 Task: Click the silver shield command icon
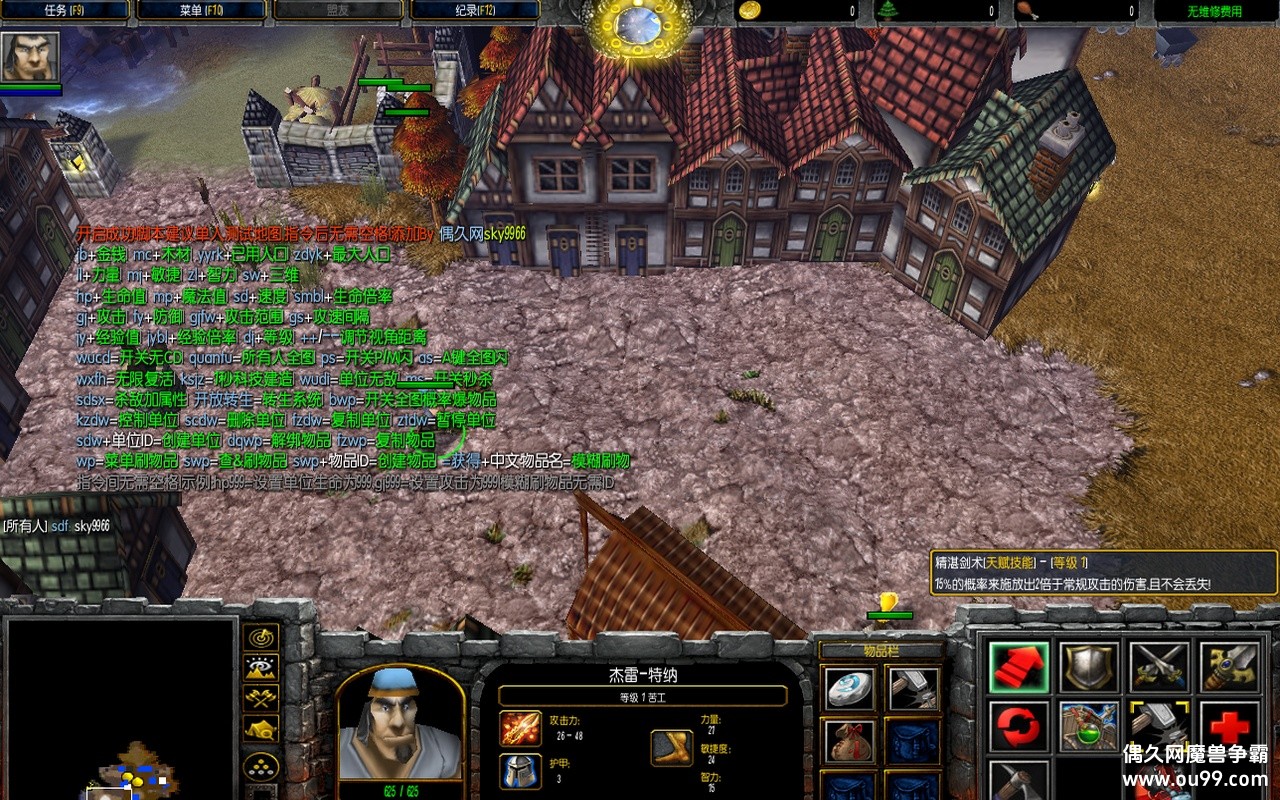point(1089,666)
